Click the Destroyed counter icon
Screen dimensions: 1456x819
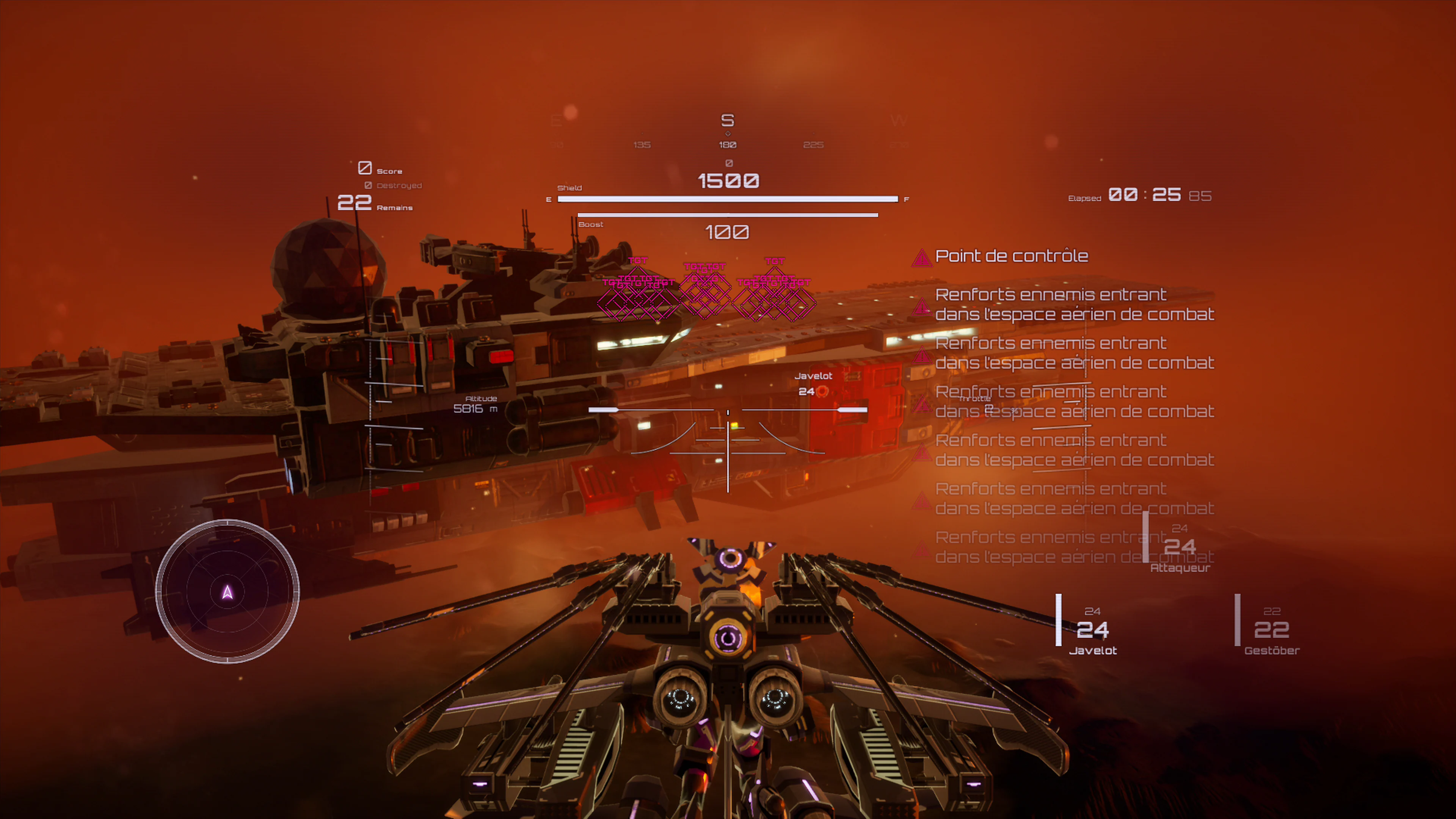click(368, 185)
